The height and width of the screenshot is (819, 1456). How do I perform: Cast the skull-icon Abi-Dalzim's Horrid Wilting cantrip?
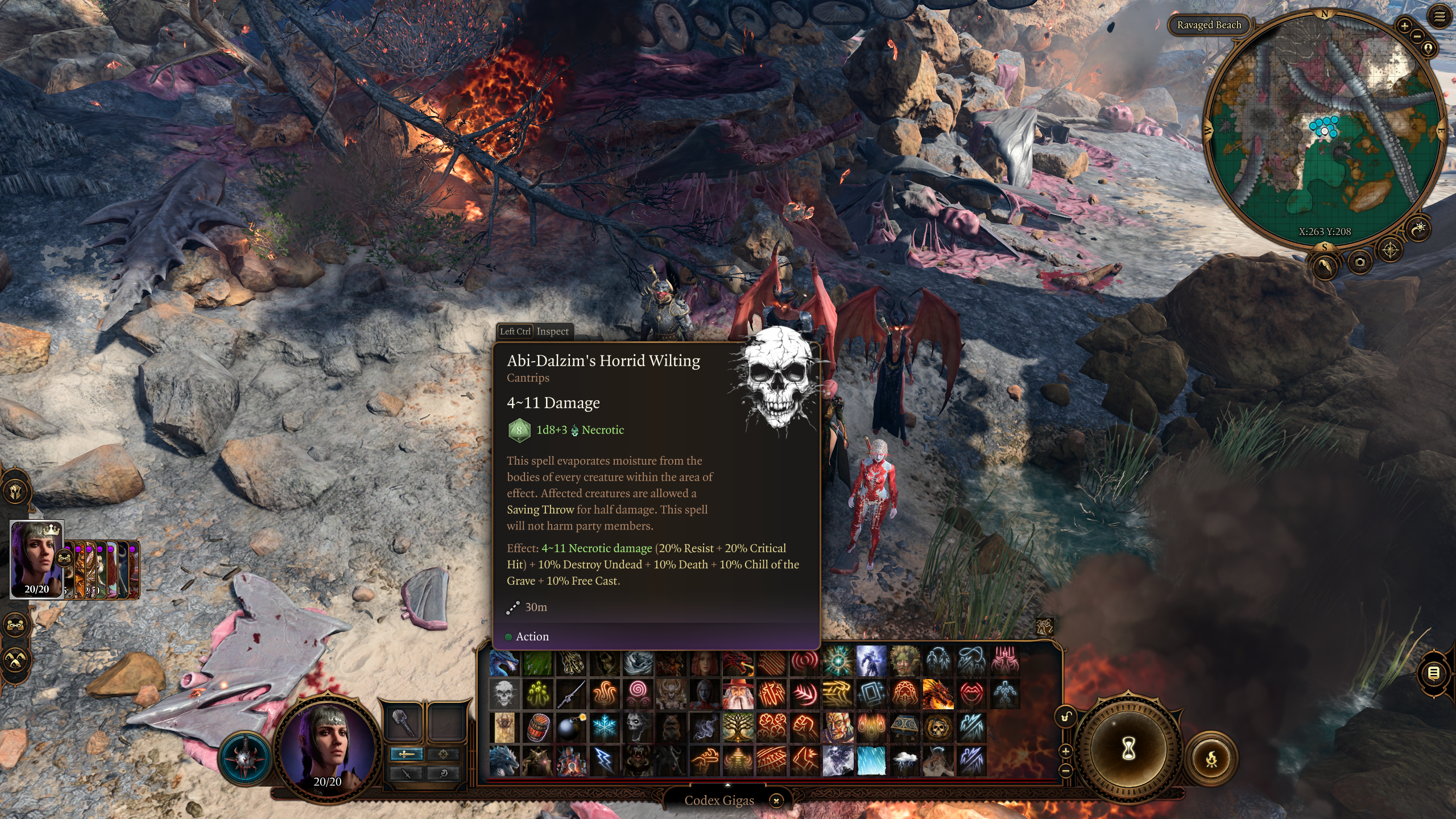504,694
